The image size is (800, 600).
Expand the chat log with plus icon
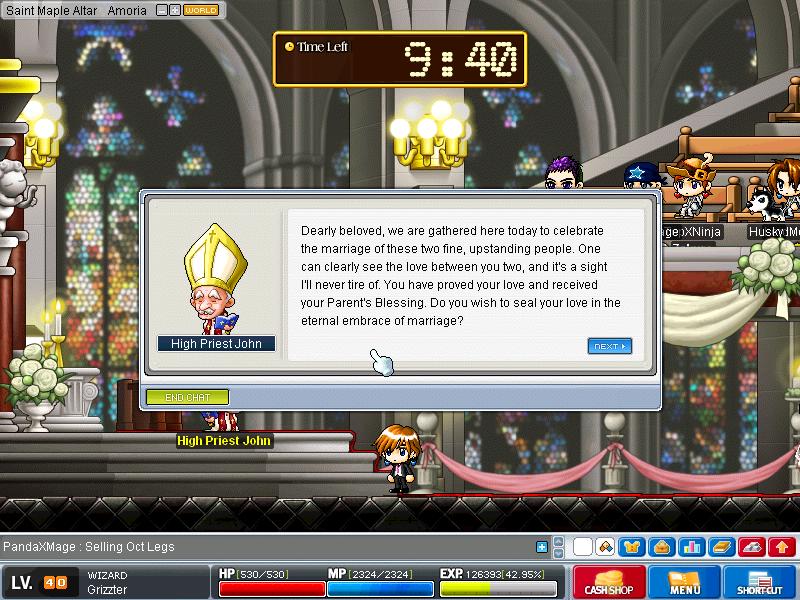(542, 547)
